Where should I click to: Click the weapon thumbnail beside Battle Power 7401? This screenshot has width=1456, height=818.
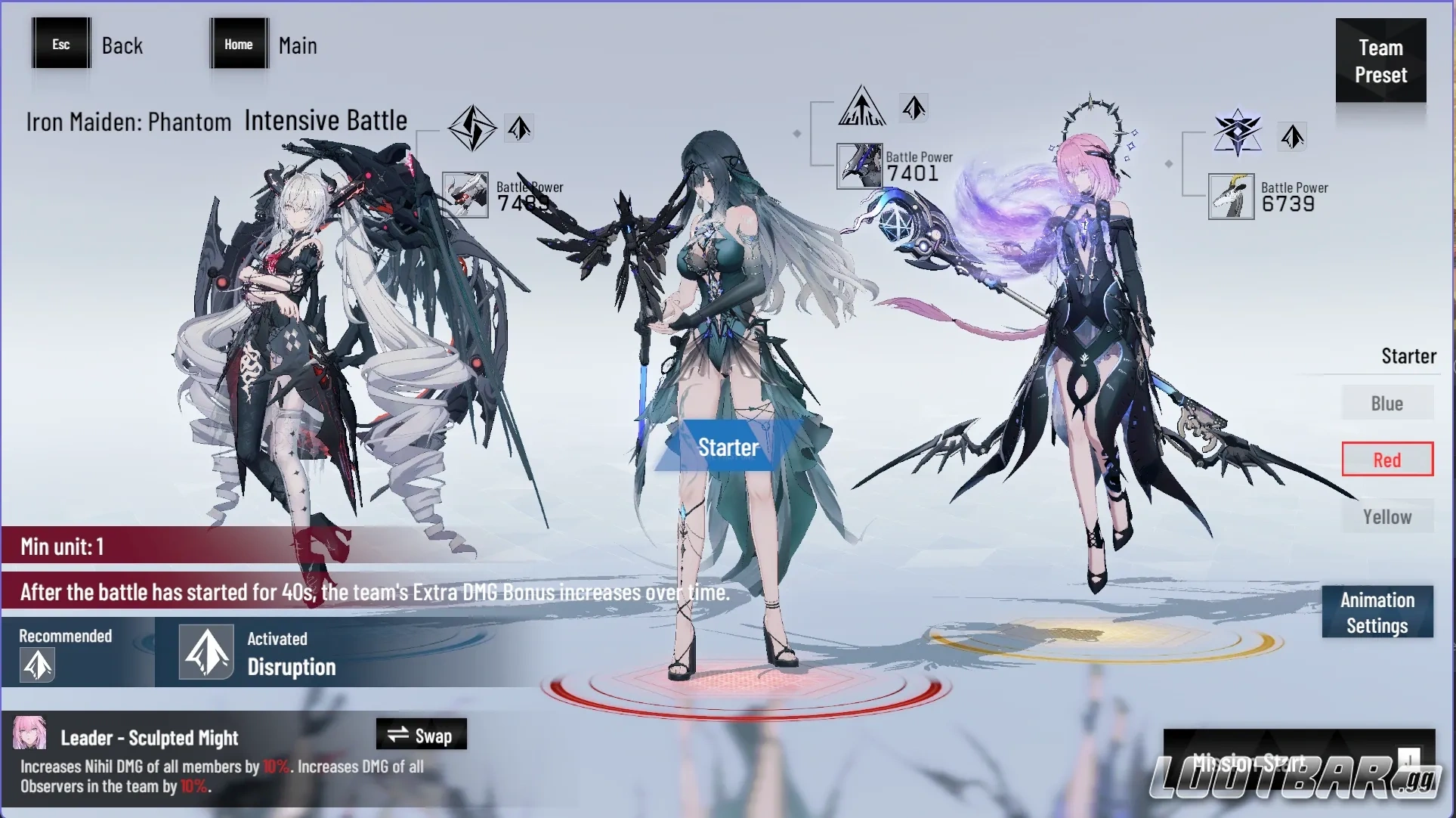coord(860,166)
